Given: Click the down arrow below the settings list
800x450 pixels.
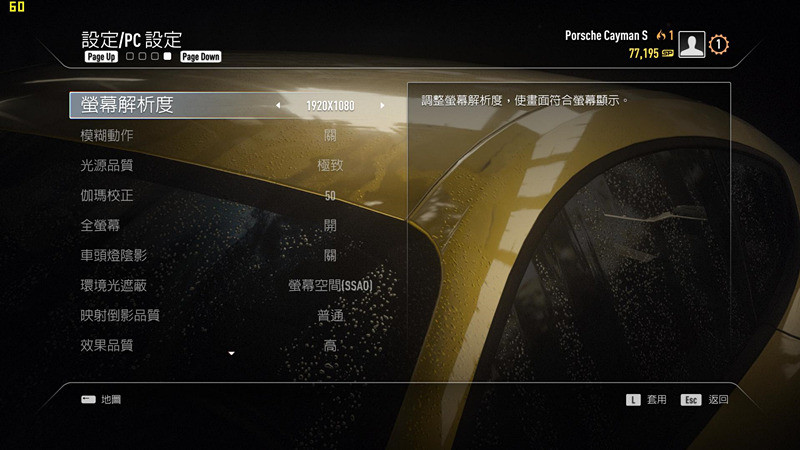Looking at the screenshot, I should click(232, 354).
